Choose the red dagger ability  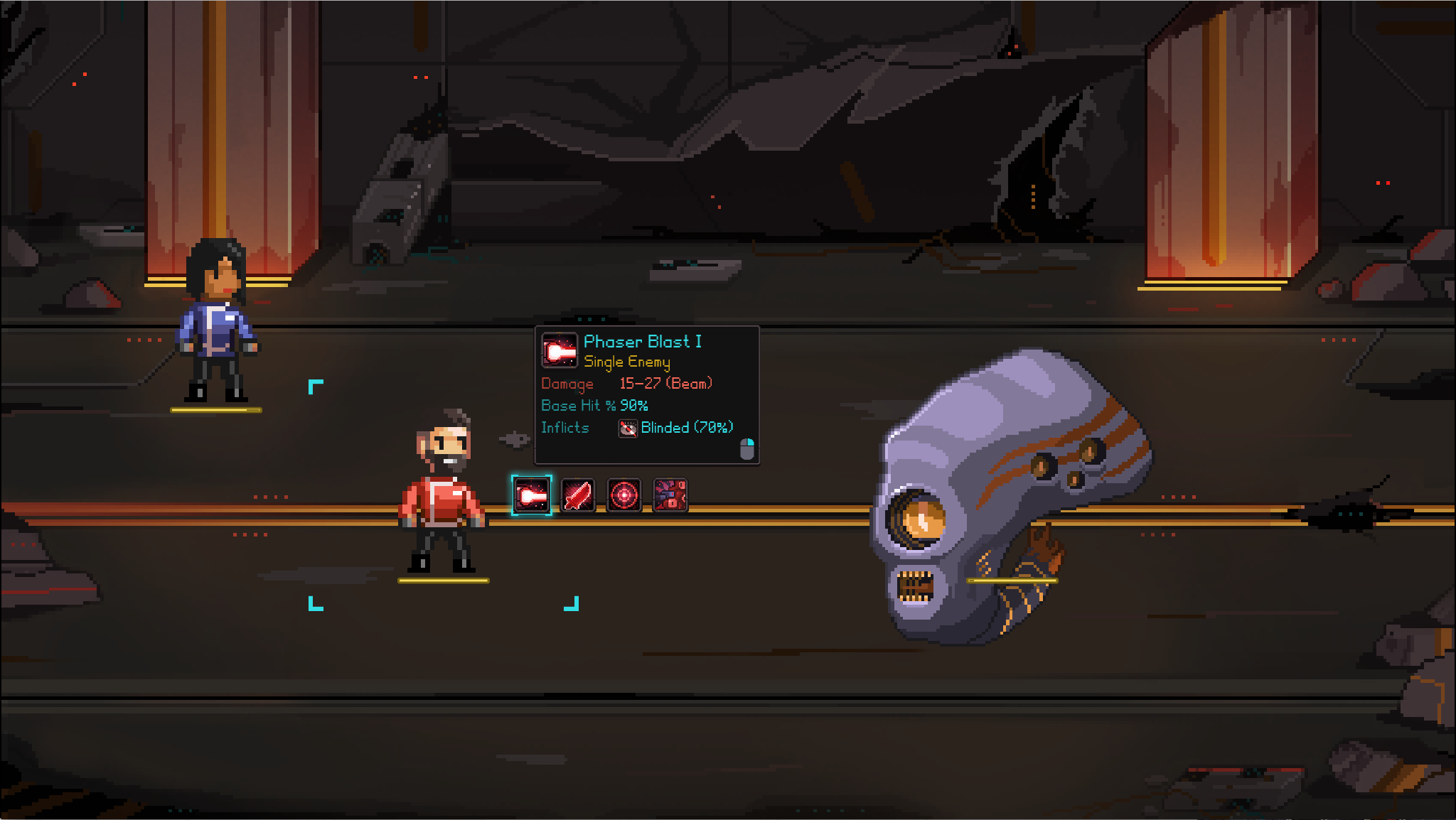[577, 495]
